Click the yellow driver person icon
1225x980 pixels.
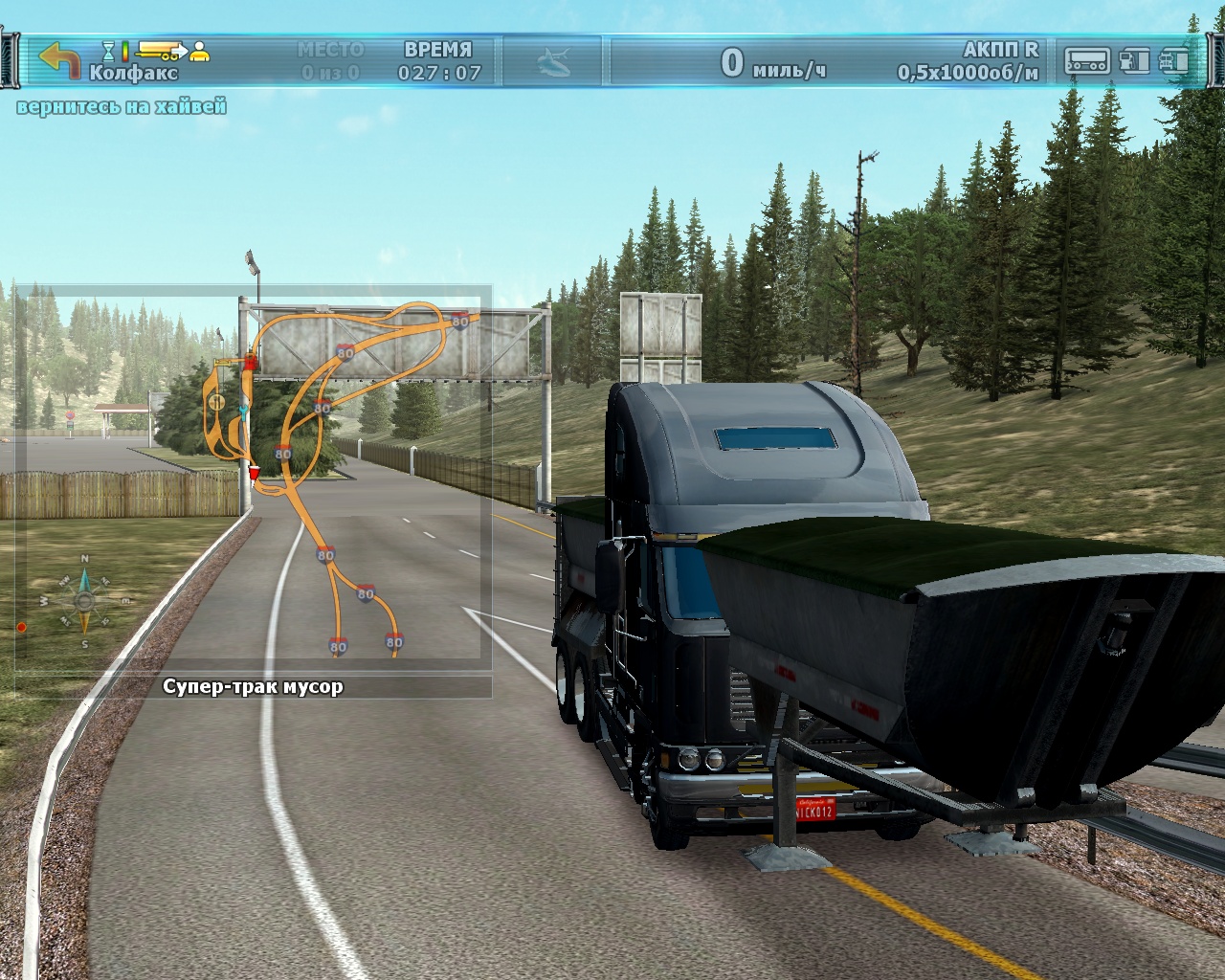click(x=199, y=51)
